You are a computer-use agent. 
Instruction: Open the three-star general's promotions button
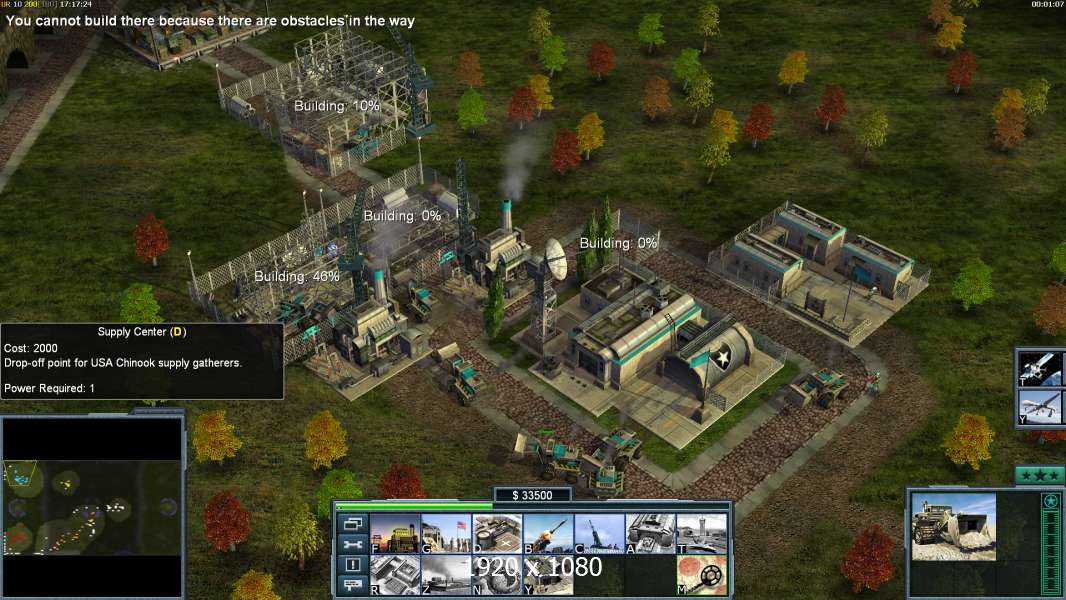click(x=1039, y=475)
